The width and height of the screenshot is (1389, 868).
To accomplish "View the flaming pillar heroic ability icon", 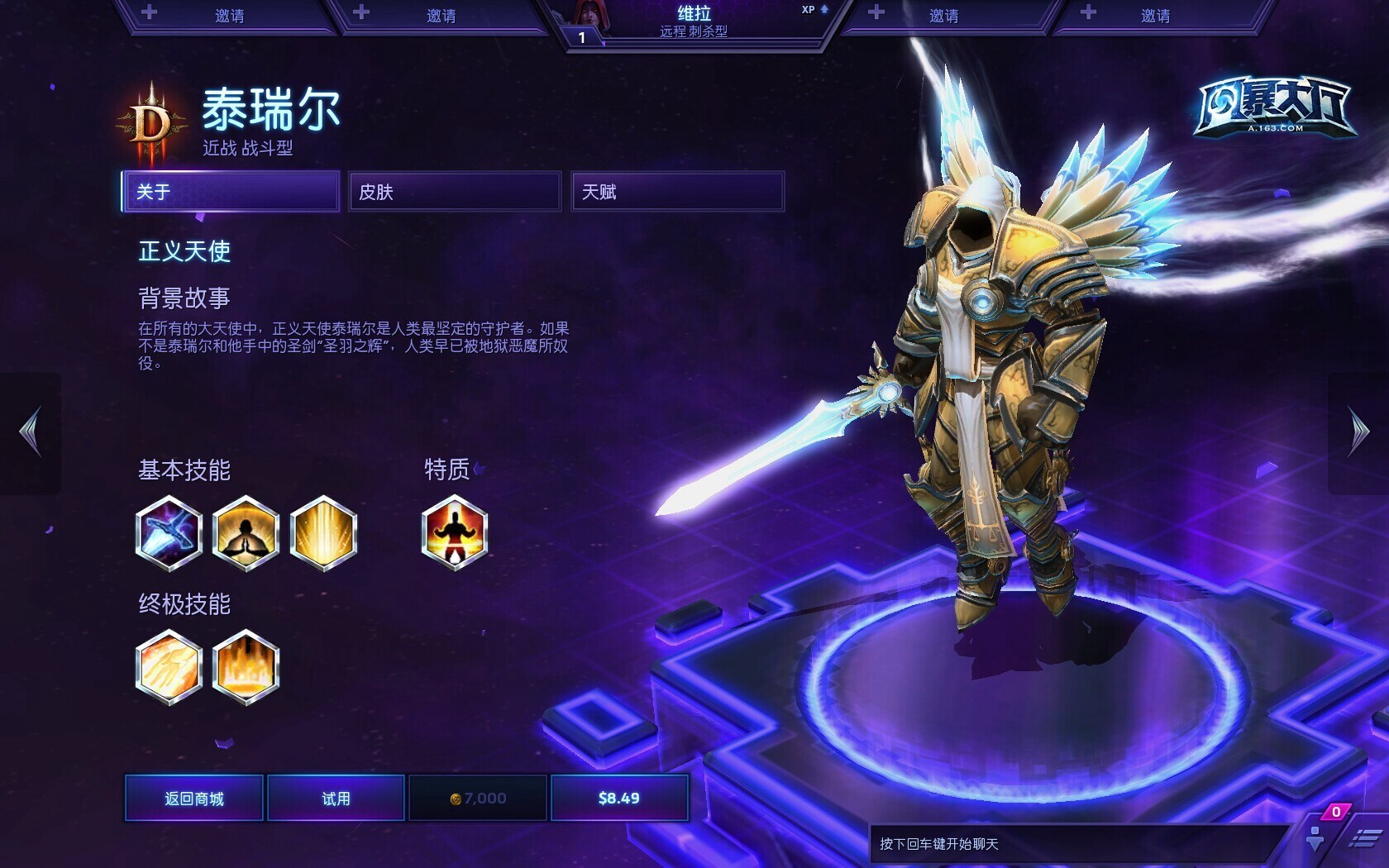I will (x=246, y=667).
